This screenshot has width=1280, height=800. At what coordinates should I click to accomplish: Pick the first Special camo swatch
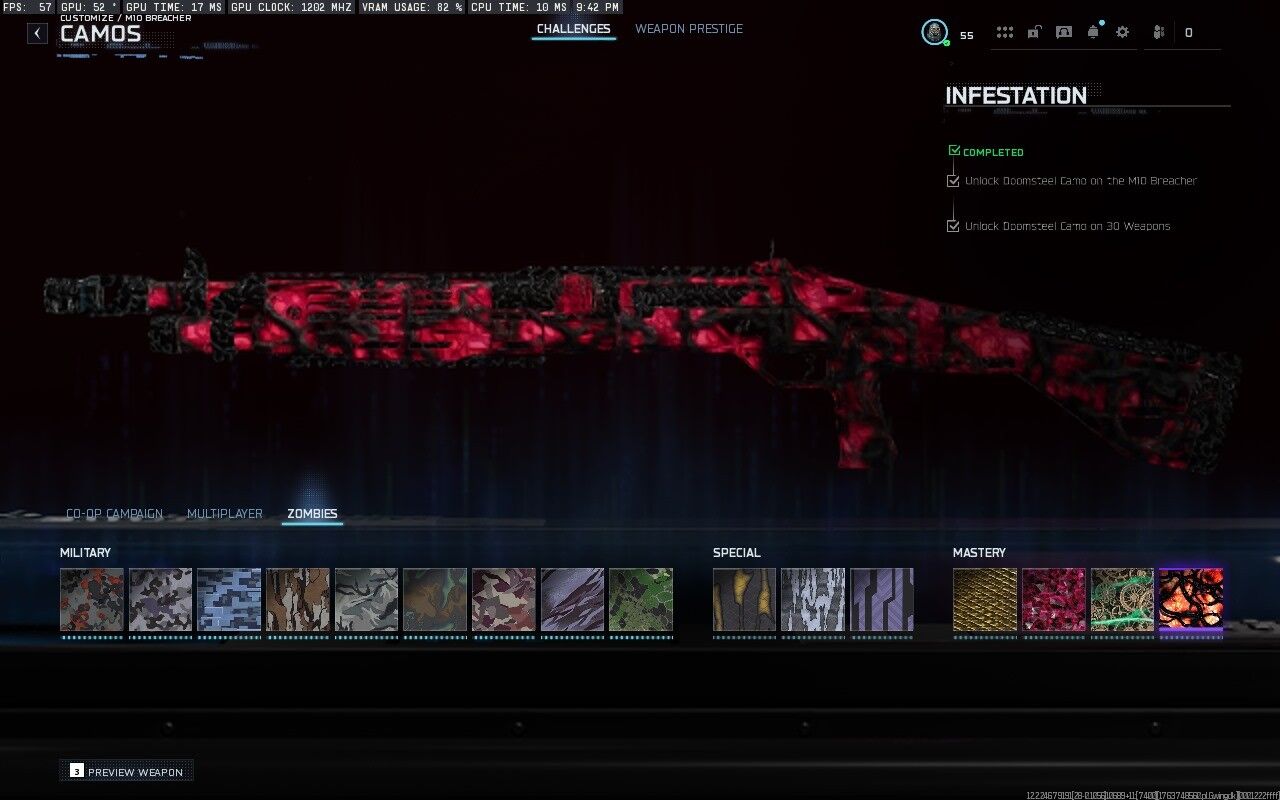(x=744, y=600)
